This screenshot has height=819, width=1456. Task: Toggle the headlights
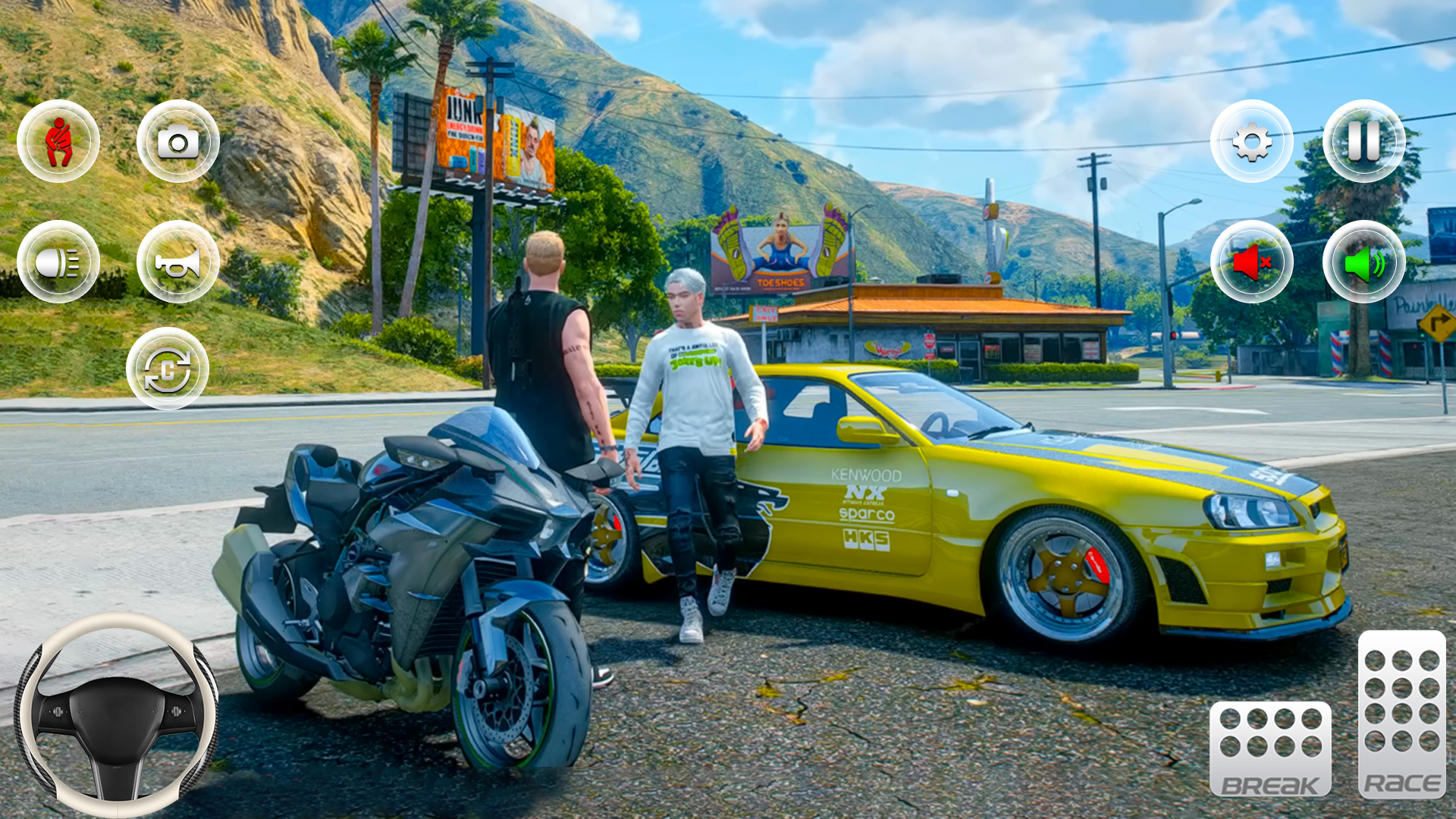point(60,260)
